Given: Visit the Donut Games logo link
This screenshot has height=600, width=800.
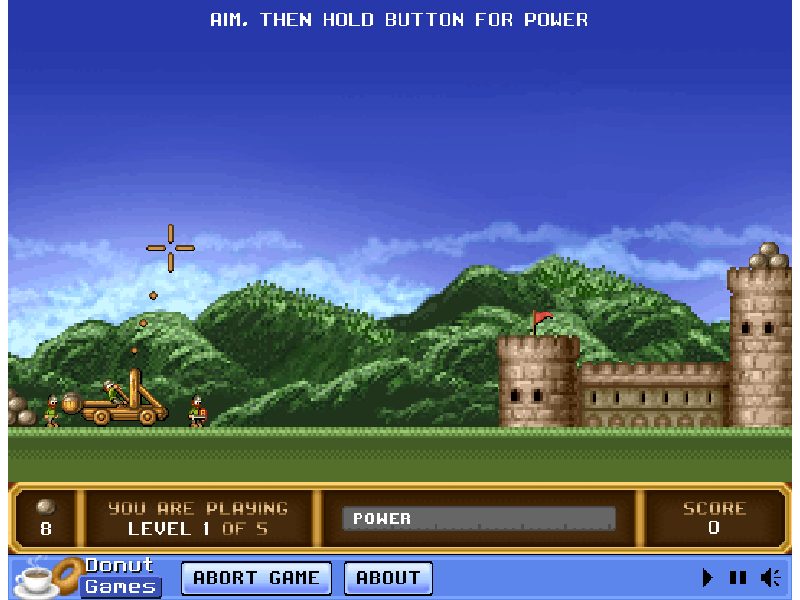Looking at the screenshot, I should pyautogui.click(x=88, y=577).
